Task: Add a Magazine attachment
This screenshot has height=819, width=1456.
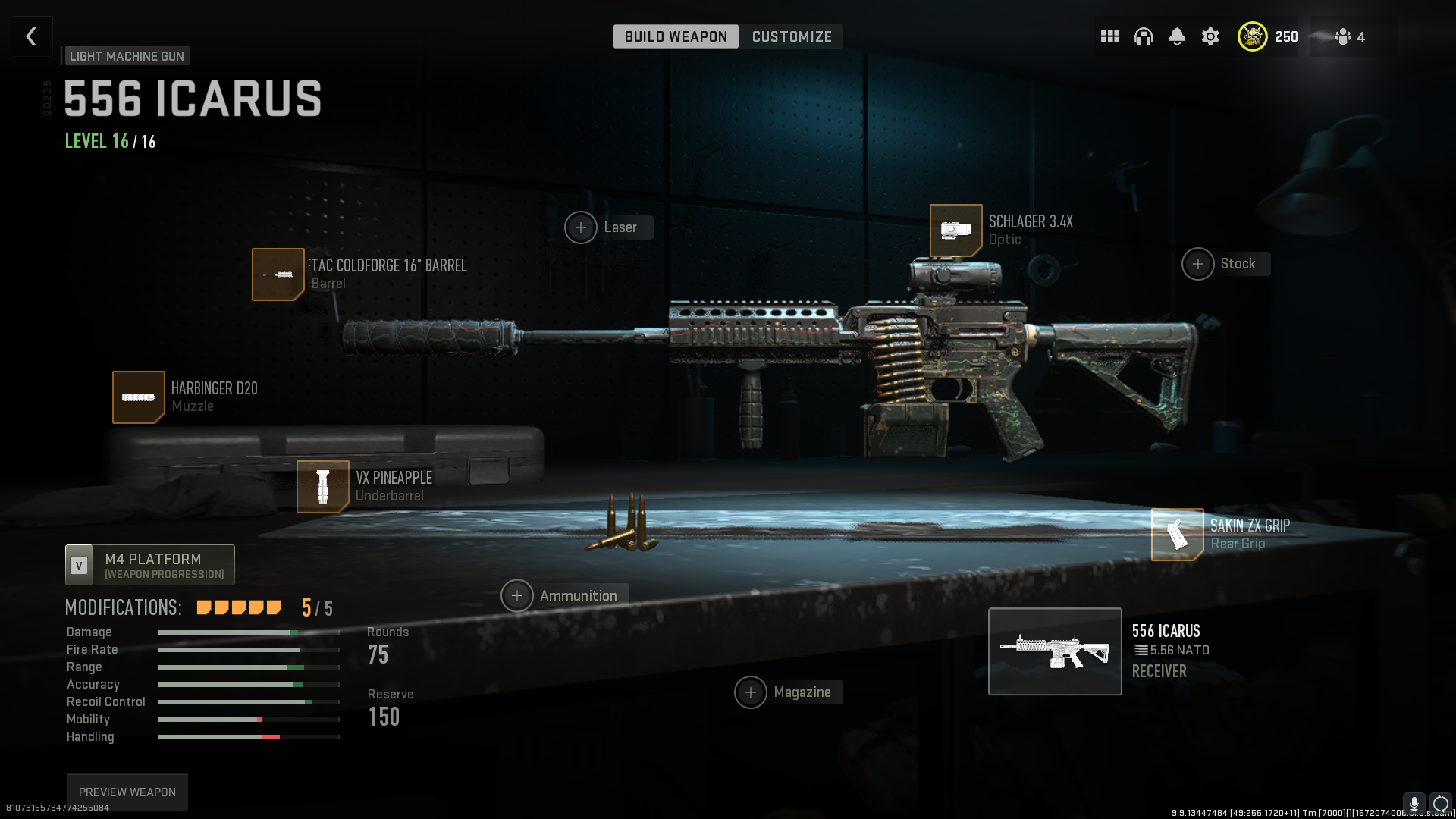Action: pyautogui.click(x=751, y=692)
